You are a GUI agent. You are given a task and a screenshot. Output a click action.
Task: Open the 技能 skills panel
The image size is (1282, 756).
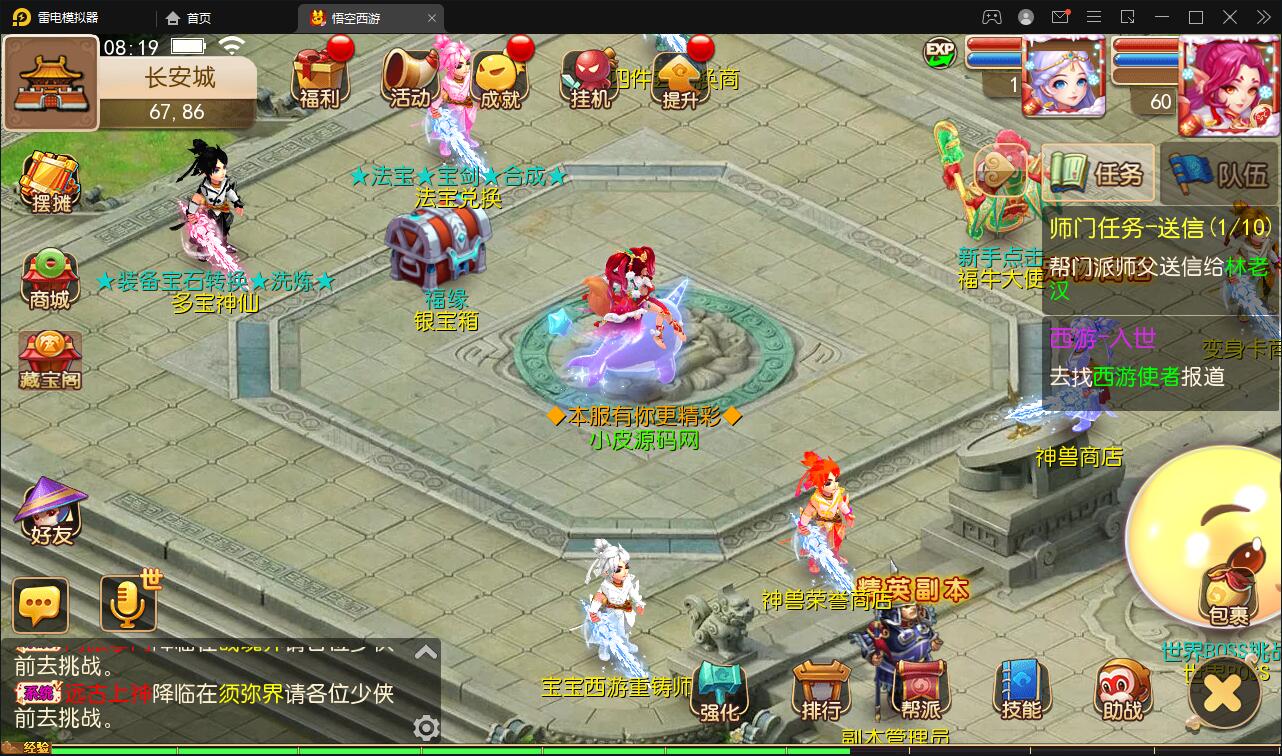(x=1021, y=692)
